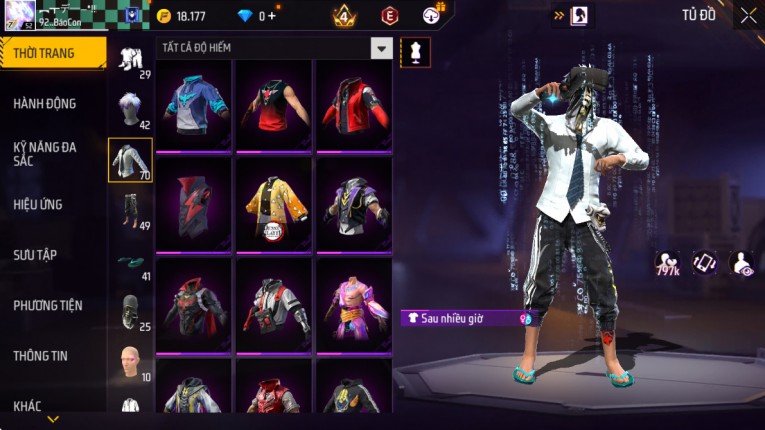Open the Thông Tin section
This screenshot has height=430, width=765.
pyautogui.click(x=42, y=355)
